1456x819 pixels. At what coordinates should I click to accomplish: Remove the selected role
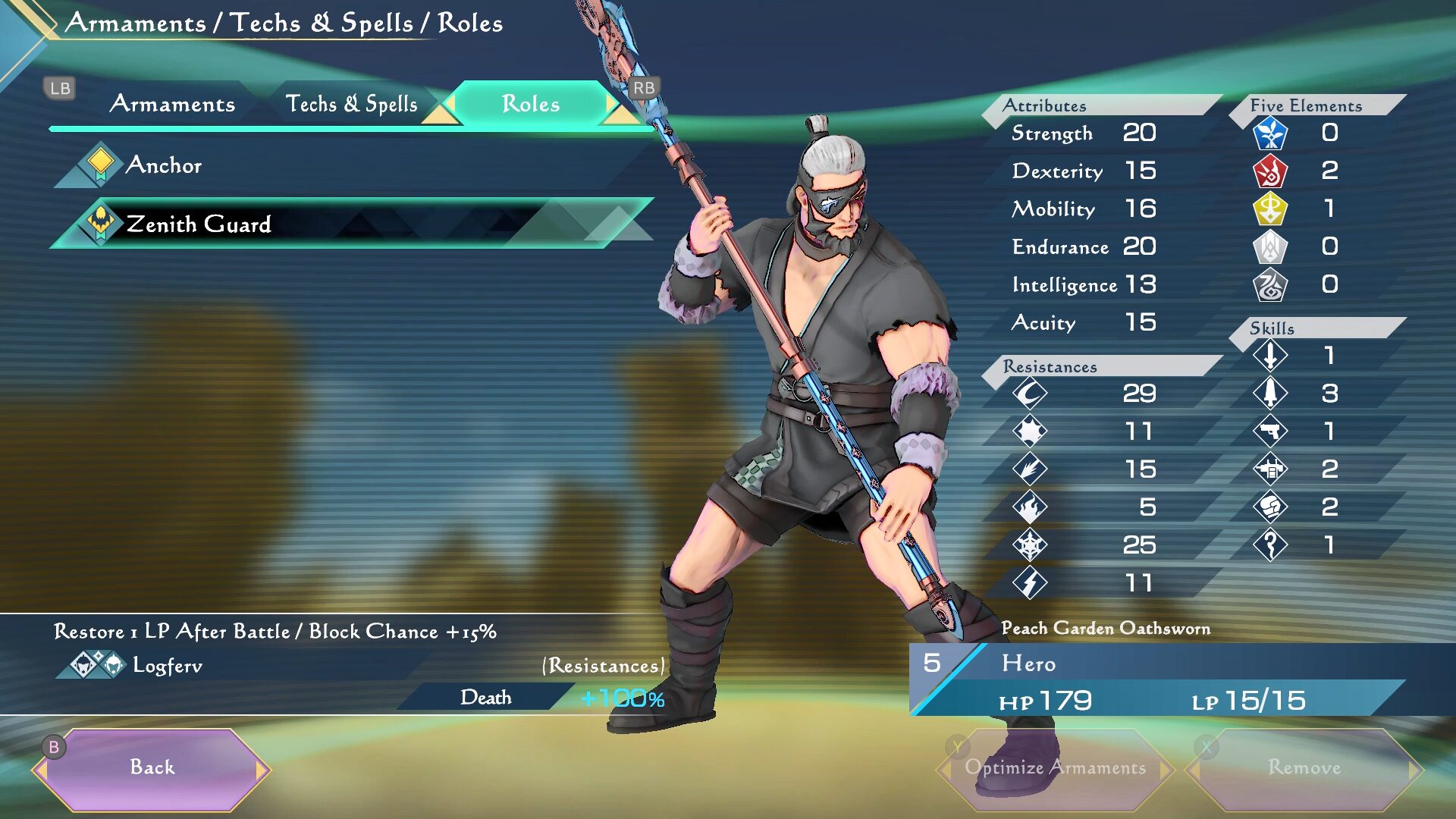click(x=1304, y=767)
